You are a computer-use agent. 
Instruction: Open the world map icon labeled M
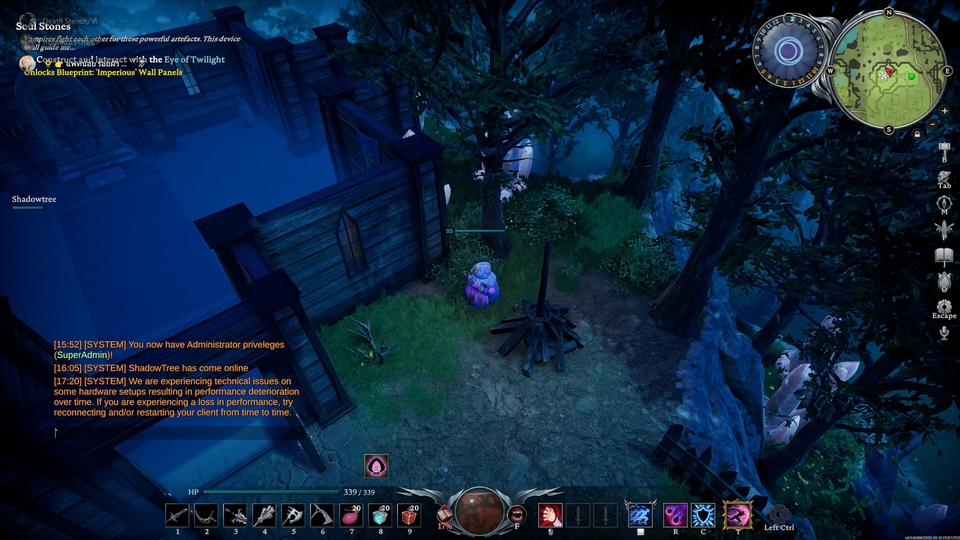point(944,204)
